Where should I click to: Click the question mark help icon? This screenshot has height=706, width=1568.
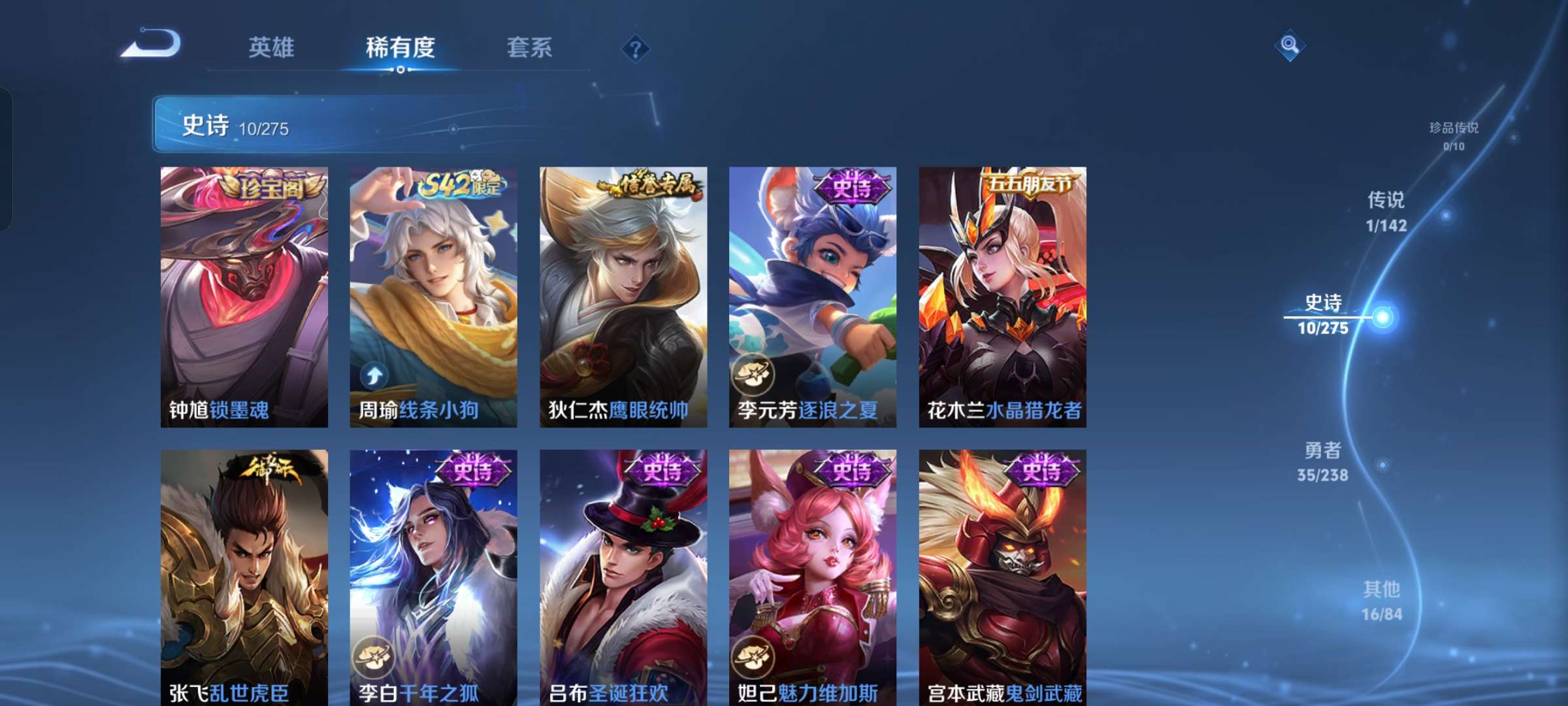[635, 49]
